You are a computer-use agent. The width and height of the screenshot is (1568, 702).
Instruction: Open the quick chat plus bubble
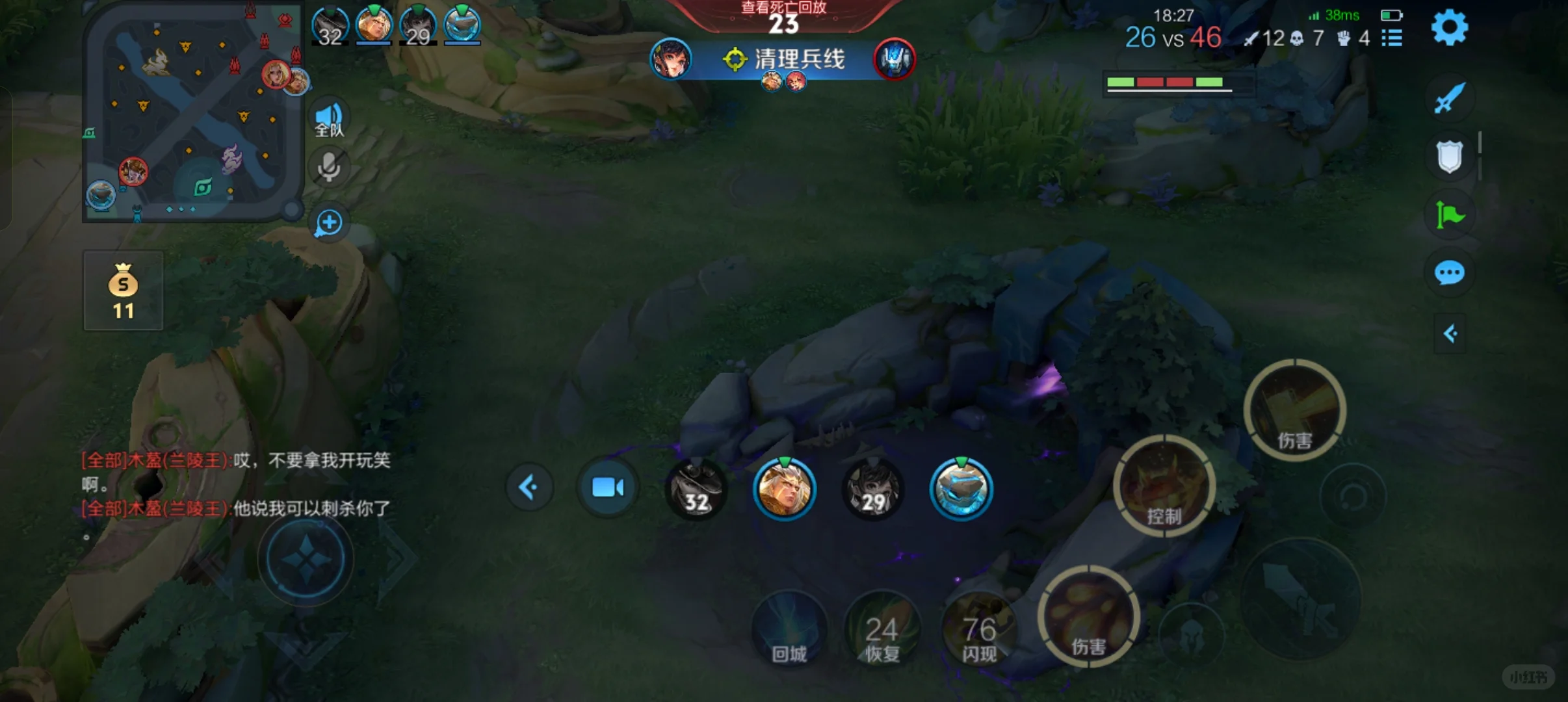coord(329,223)
